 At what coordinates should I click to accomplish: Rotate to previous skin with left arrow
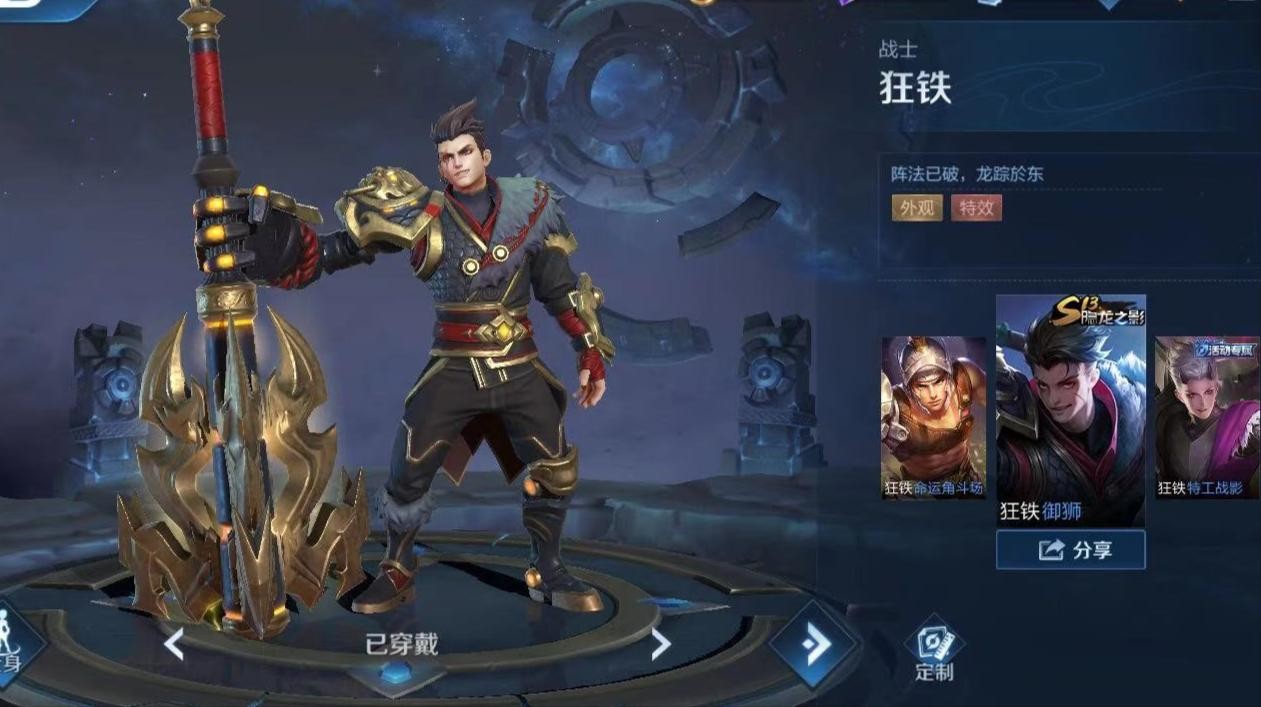(x=174, y=645)
